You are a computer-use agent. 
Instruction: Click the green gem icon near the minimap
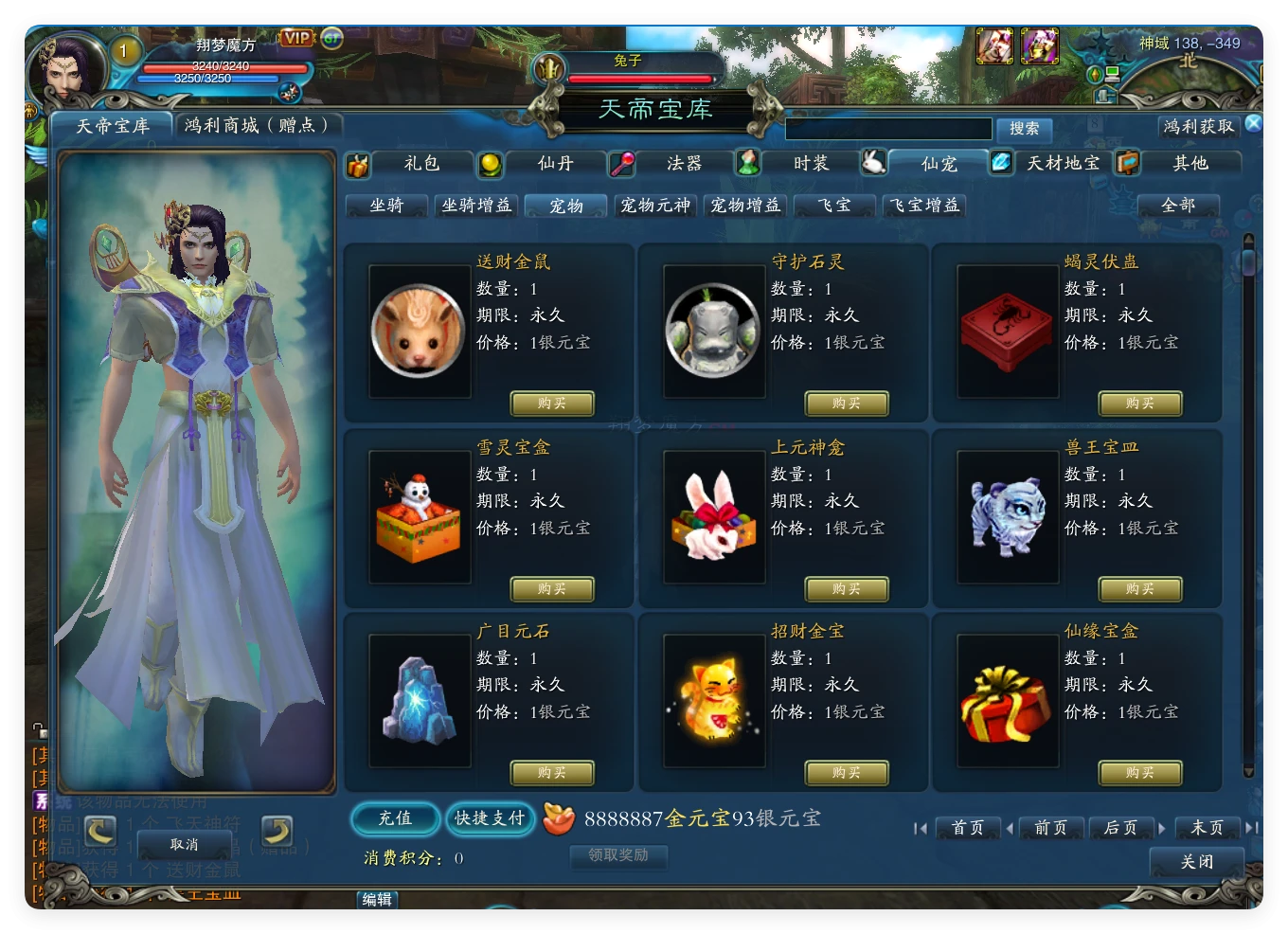(1095, 73)
